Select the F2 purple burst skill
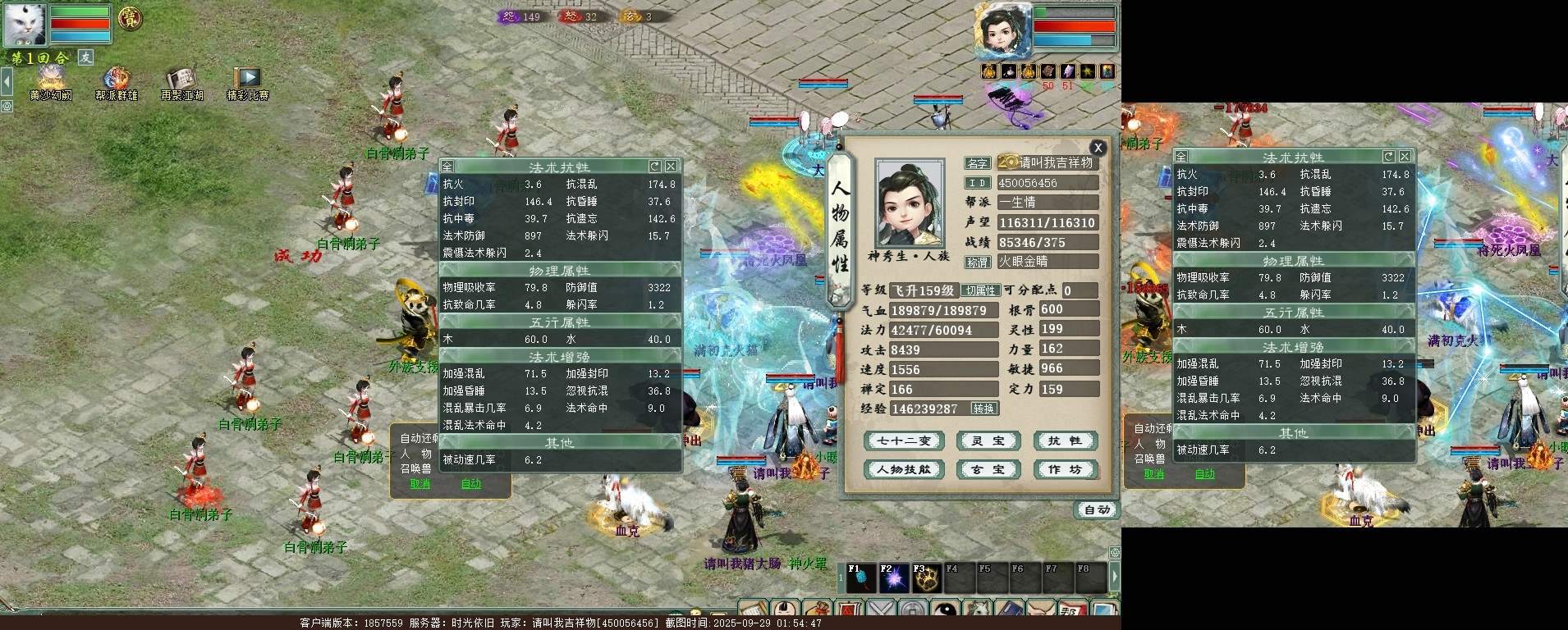 893,578
